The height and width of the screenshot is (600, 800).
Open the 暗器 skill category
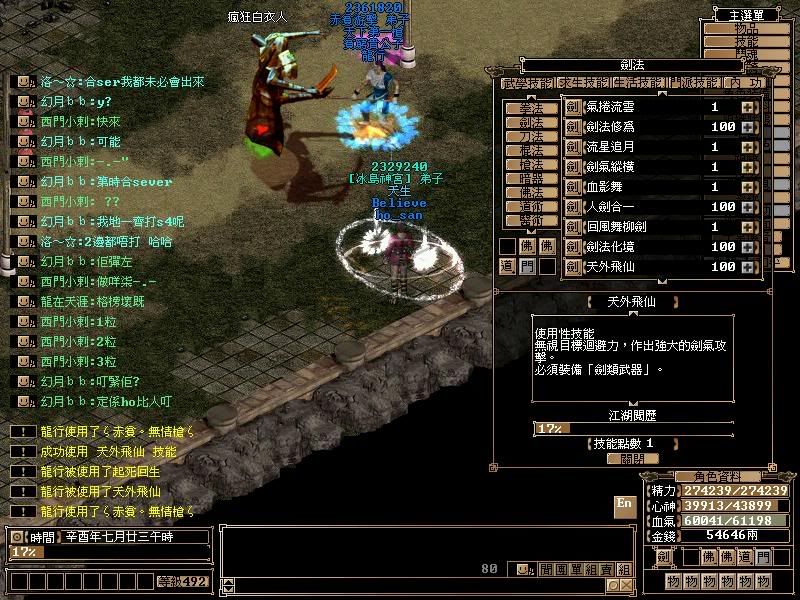pyautogui.click(x=531, y=178)
